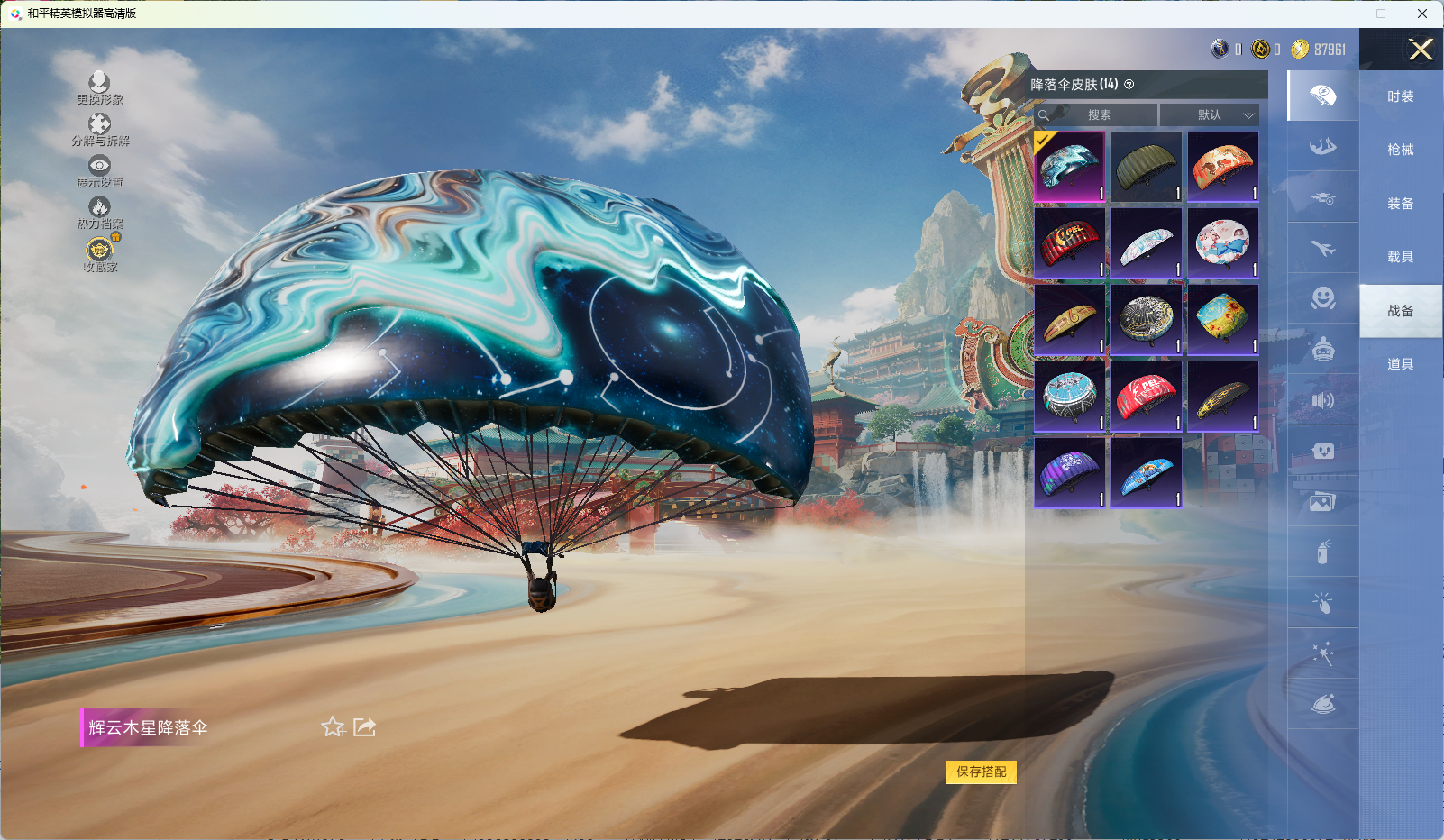
Task: Open the 默认 sort dropdown
Action: tap(1209, 115)
